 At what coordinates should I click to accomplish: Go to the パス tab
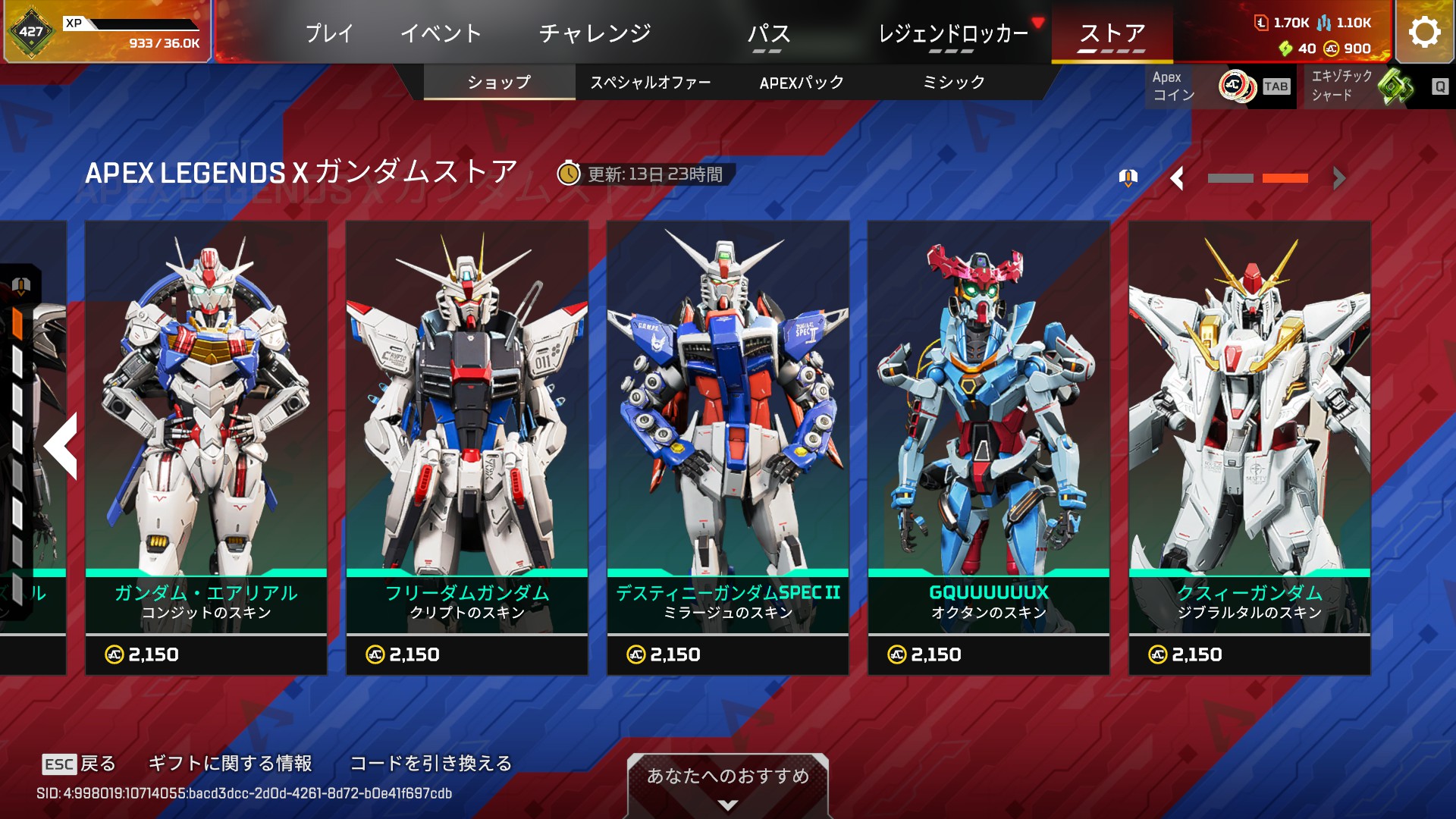click(x=768, y=33)
